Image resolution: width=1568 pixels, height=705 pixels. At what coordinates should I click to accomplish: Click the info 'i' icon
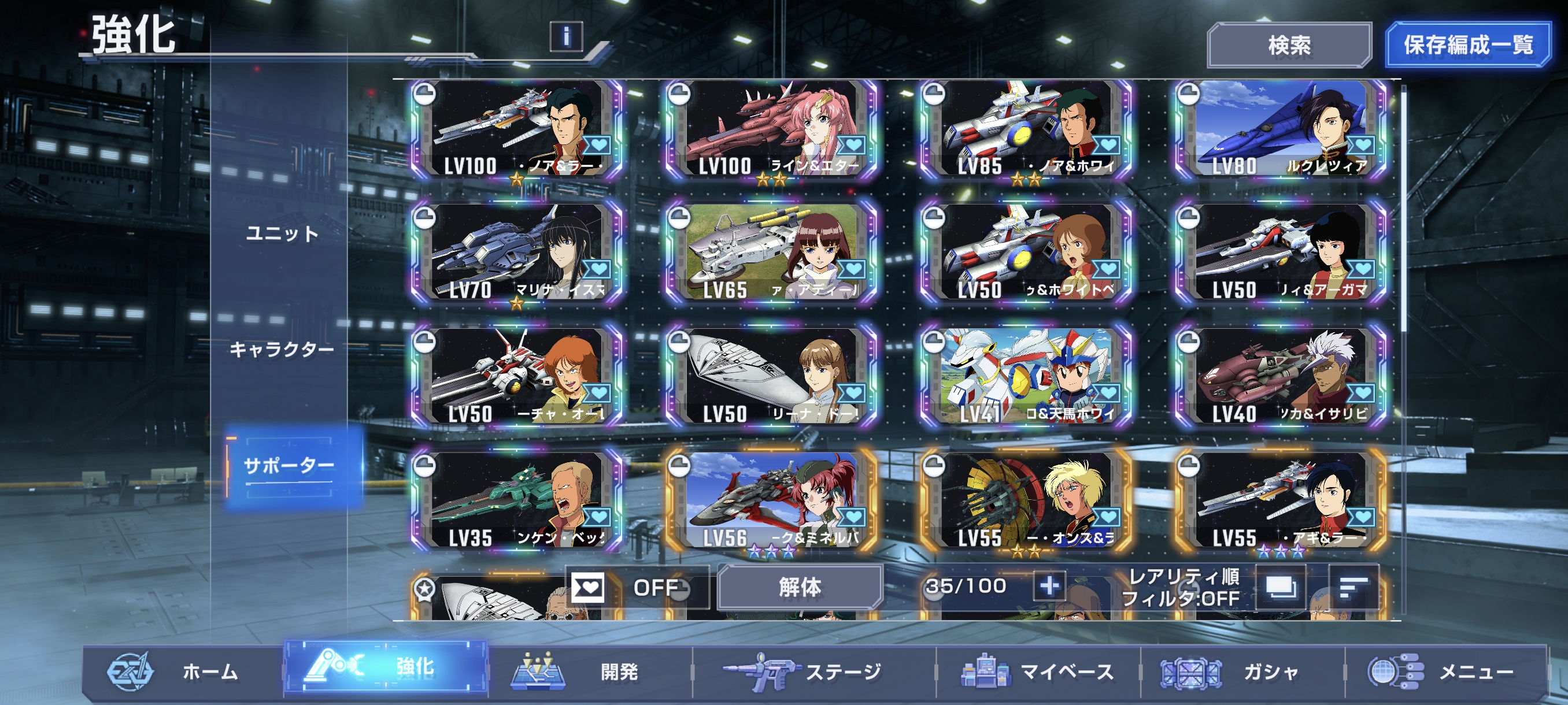click(x=566, y=36)
